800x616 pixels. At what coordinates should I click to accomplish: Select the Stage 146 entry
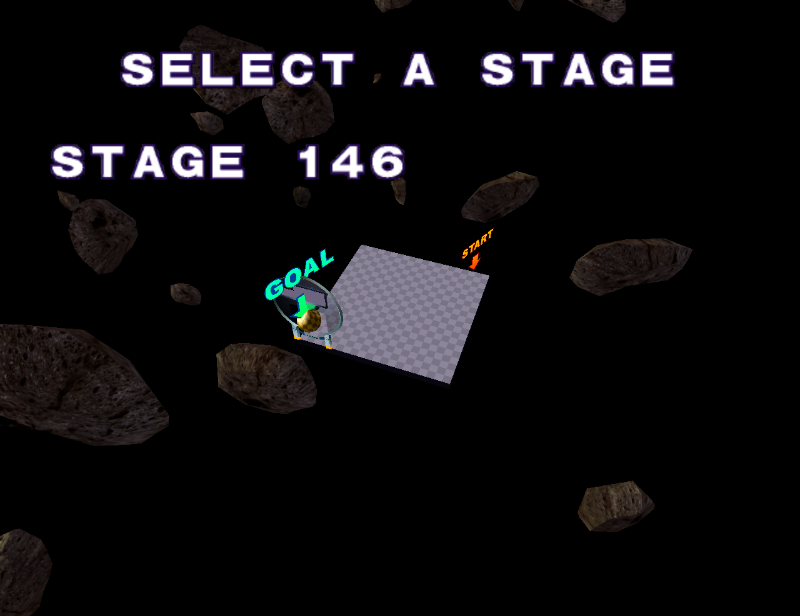coord(229,162)
